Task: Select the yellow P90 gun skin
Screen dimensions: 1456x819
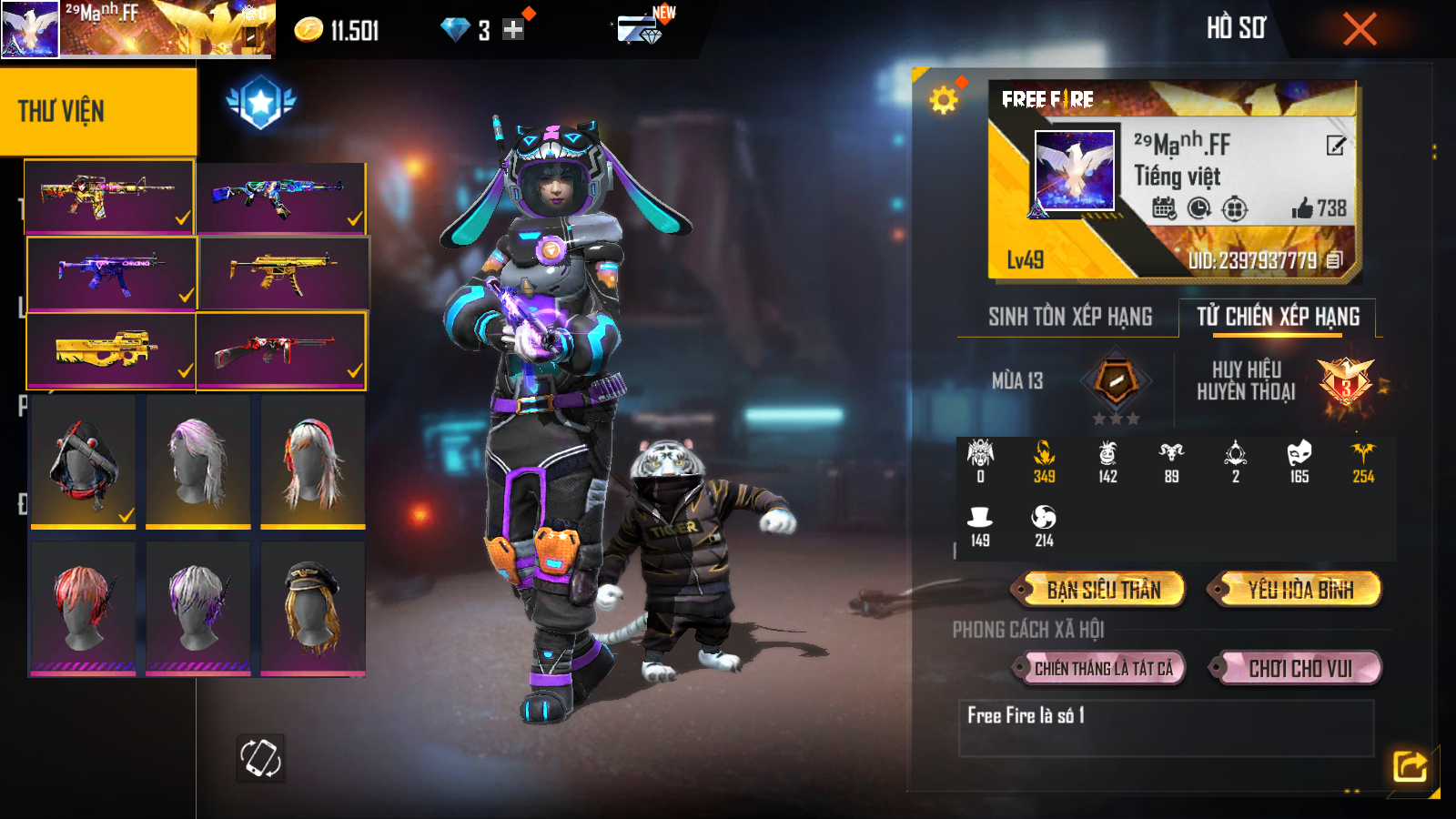Action: tap(110, 350)
